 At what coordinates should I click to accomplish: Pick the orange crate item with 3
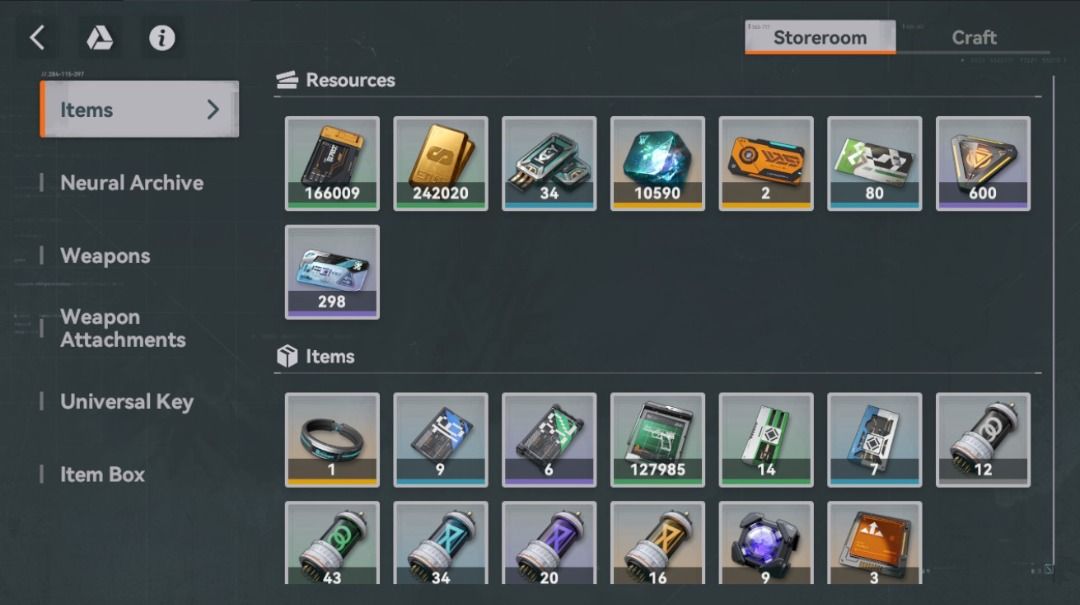pos(874,542)
